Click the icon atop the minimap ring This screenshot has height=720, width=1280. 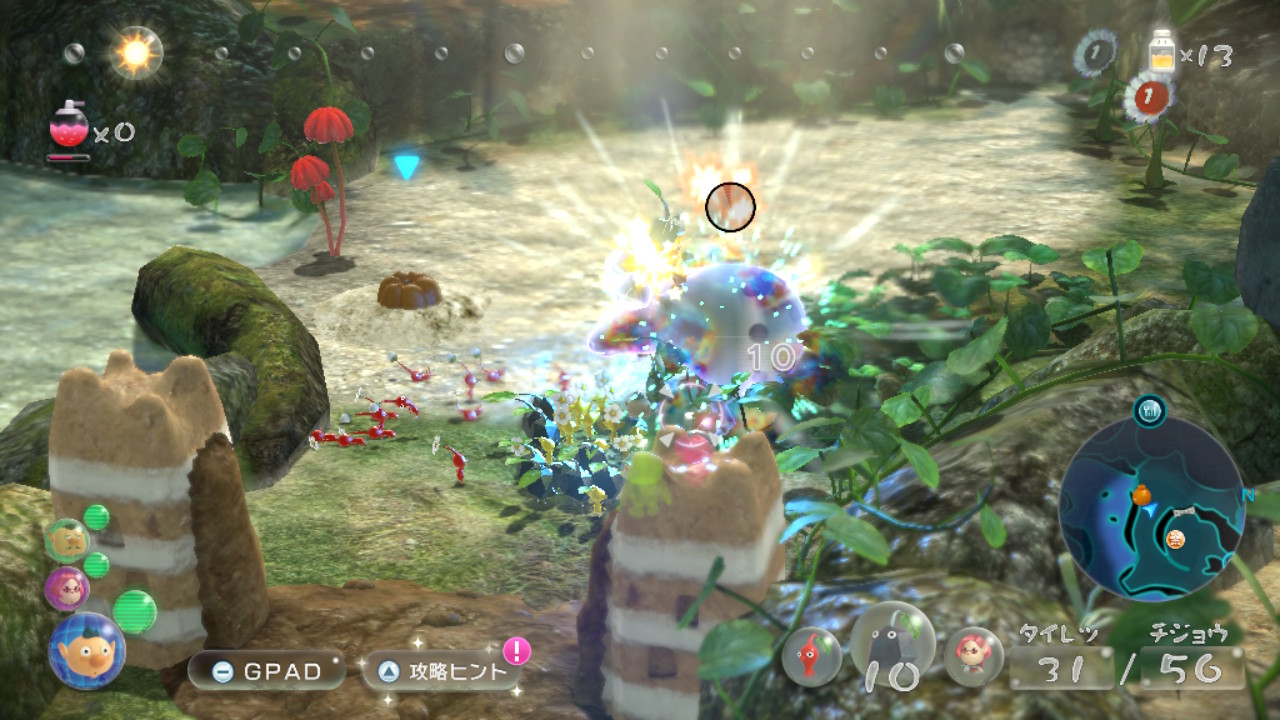pos(1149,409)
